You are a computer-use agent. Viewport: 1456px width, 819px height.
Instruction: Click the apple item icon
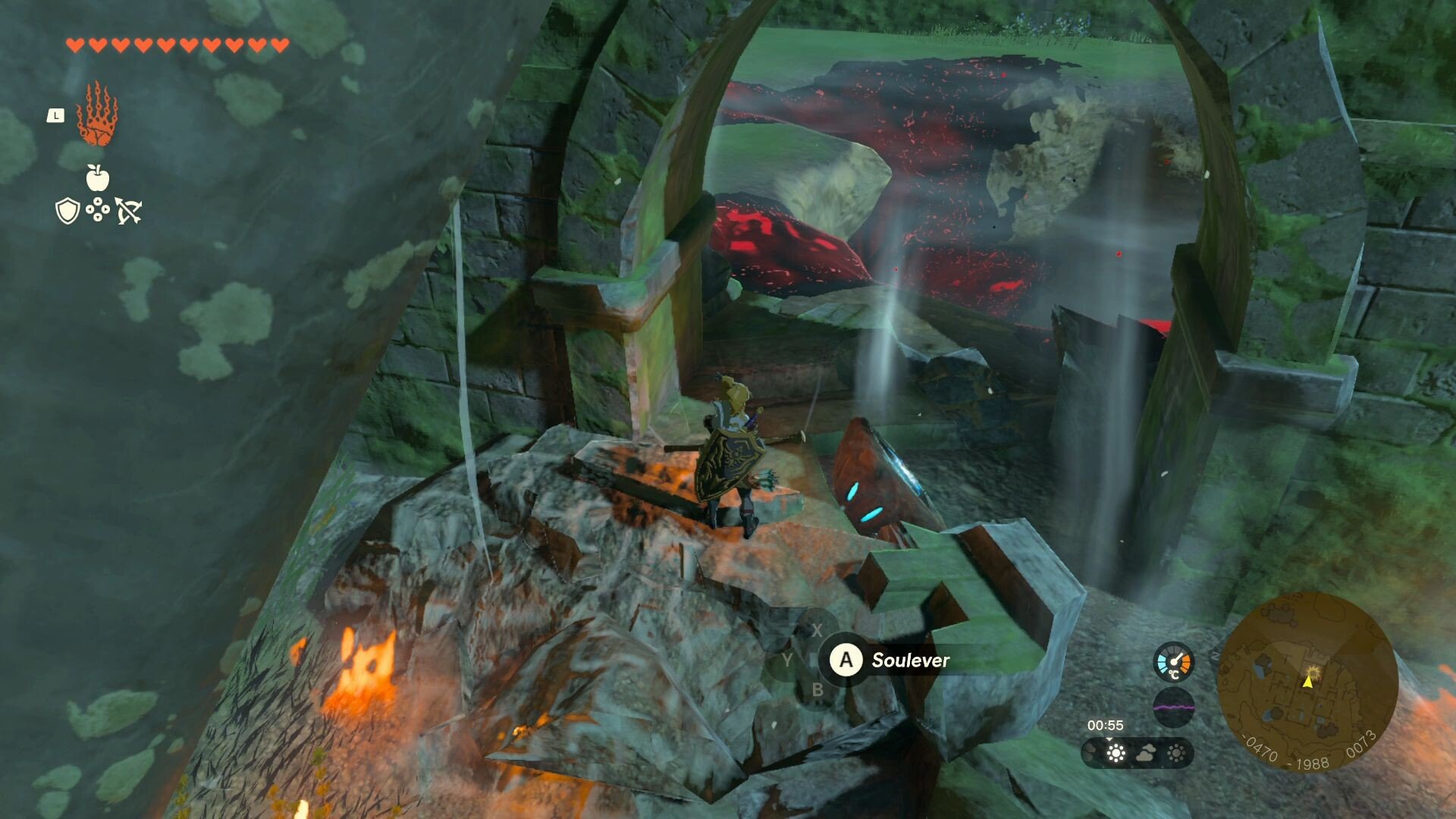pyautogui.click(x=97, y=178)
